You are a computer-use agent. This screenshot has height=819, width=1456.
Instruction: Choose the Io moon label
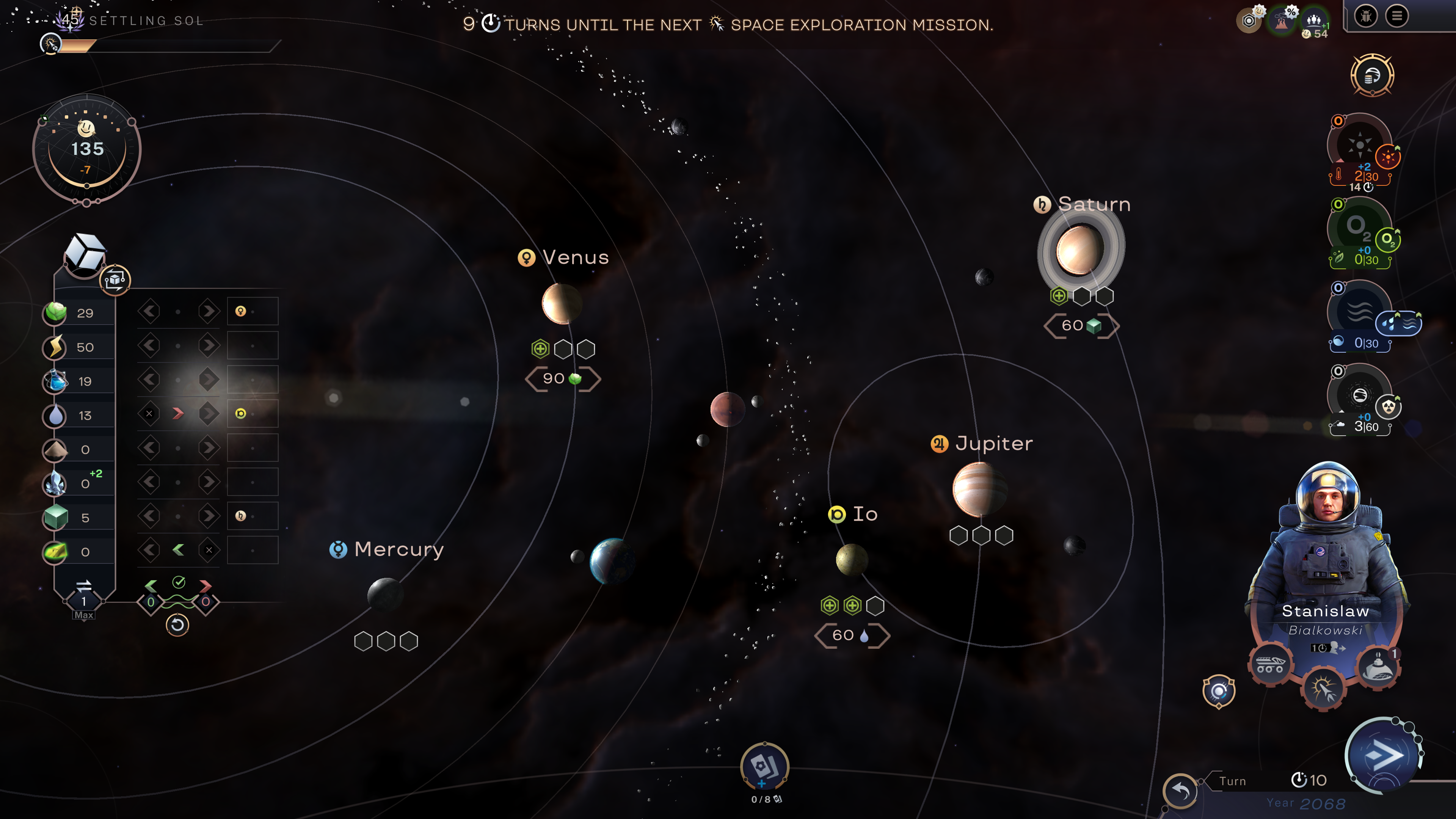[x=864, y=515]
